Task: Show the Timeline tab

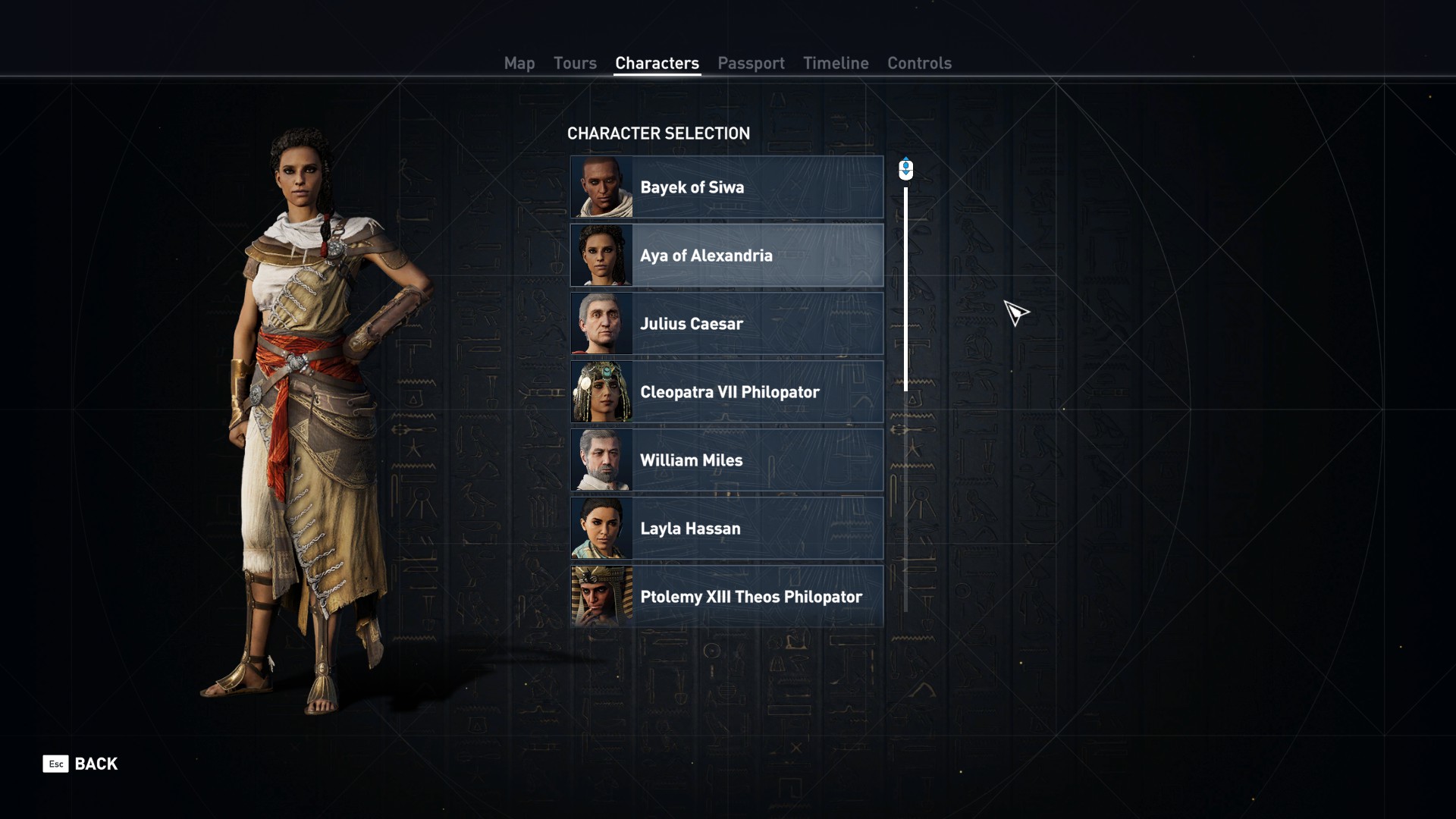Action: tap(836, 64)
